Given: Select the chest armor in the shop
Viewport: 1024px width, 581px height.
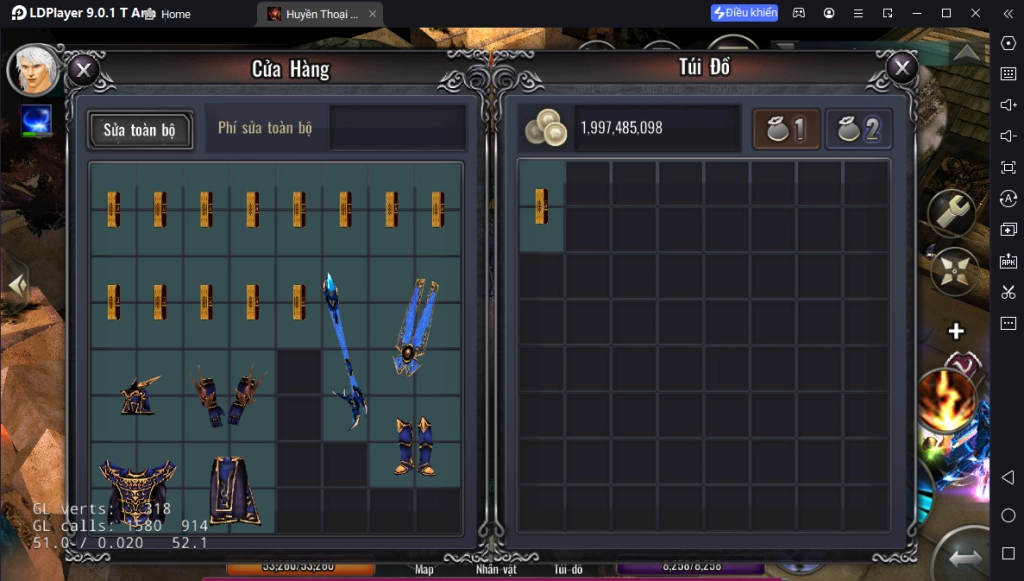Looking at the screenshot, I should (137, 490).
